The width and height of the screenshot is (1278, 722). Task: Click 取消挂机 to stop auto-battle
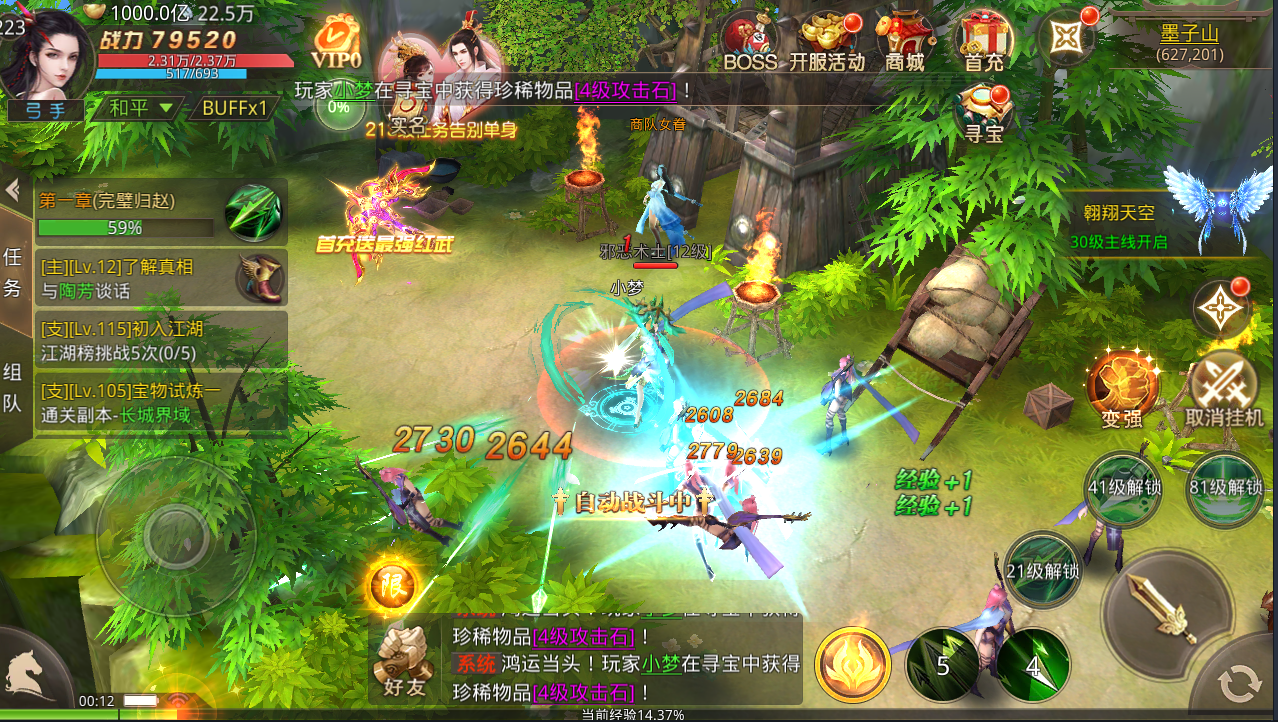[x=1224, y=388]
